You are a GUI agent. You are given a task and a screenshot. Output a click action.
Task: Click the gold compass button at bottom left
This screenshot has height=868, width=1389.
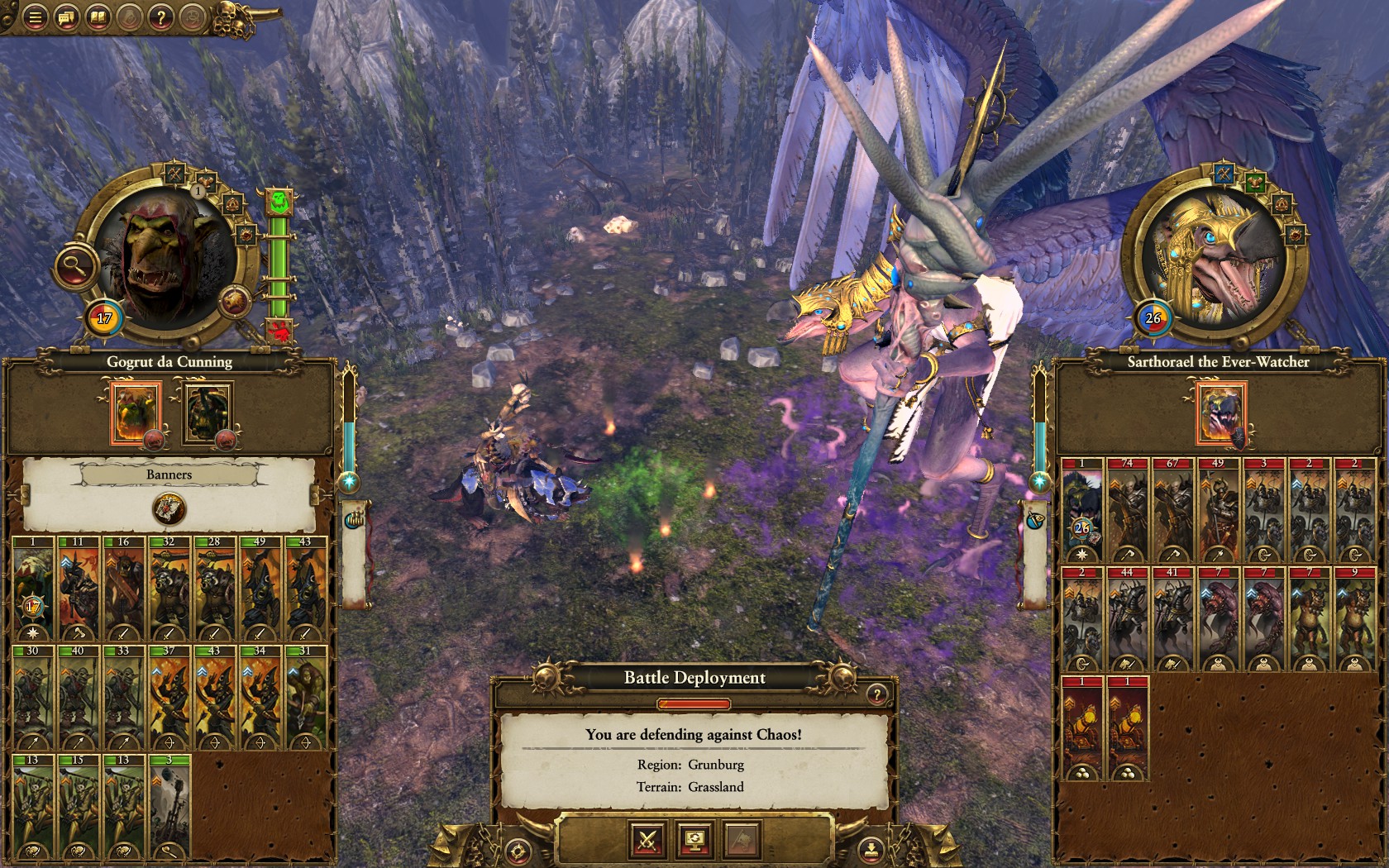(518, 847)
